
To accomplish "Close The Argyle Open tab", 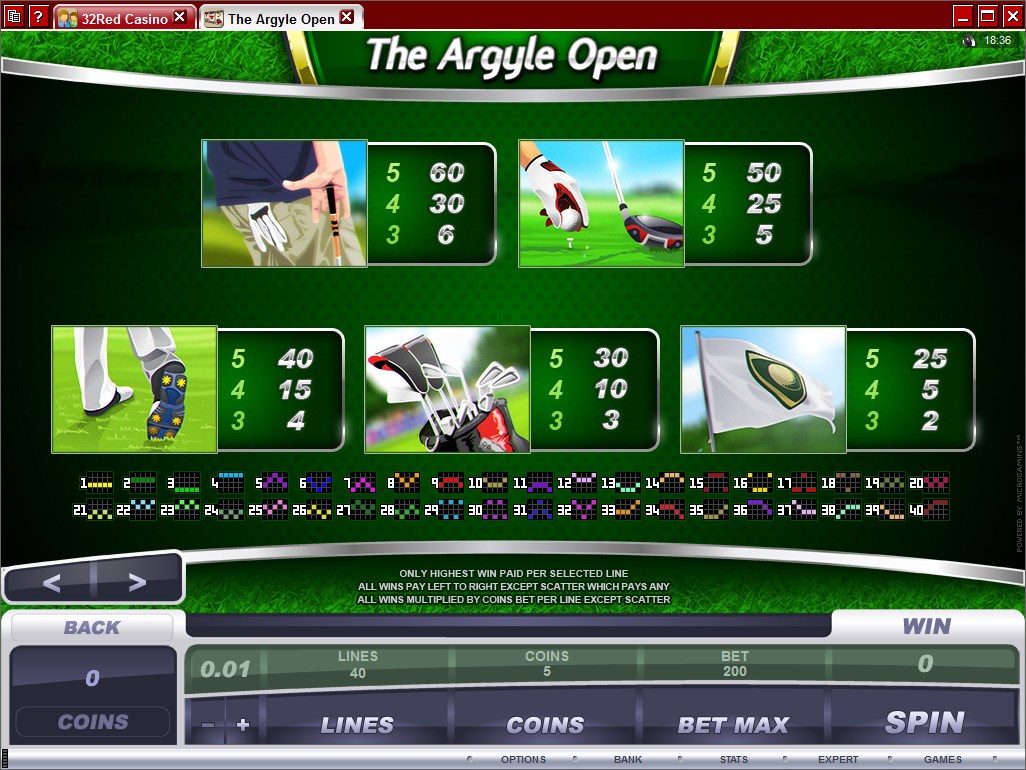I will [346, 17].
